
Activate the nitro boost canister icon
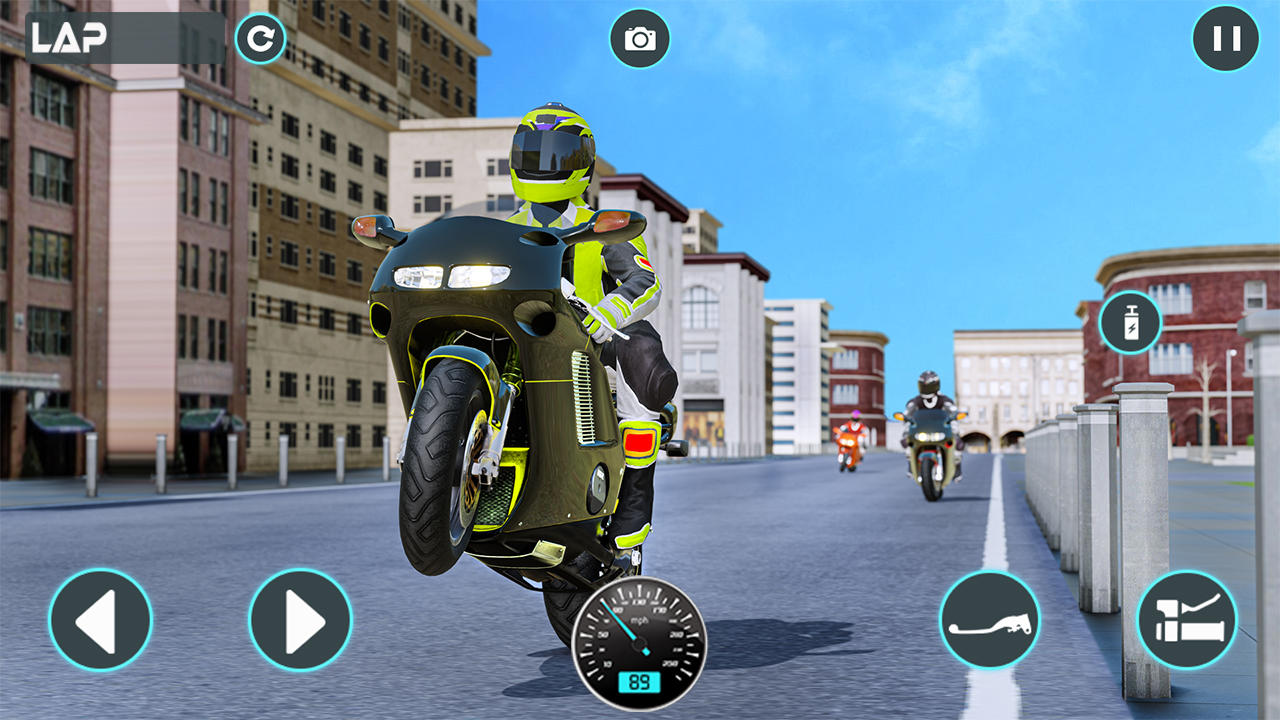pos(1130,322)
